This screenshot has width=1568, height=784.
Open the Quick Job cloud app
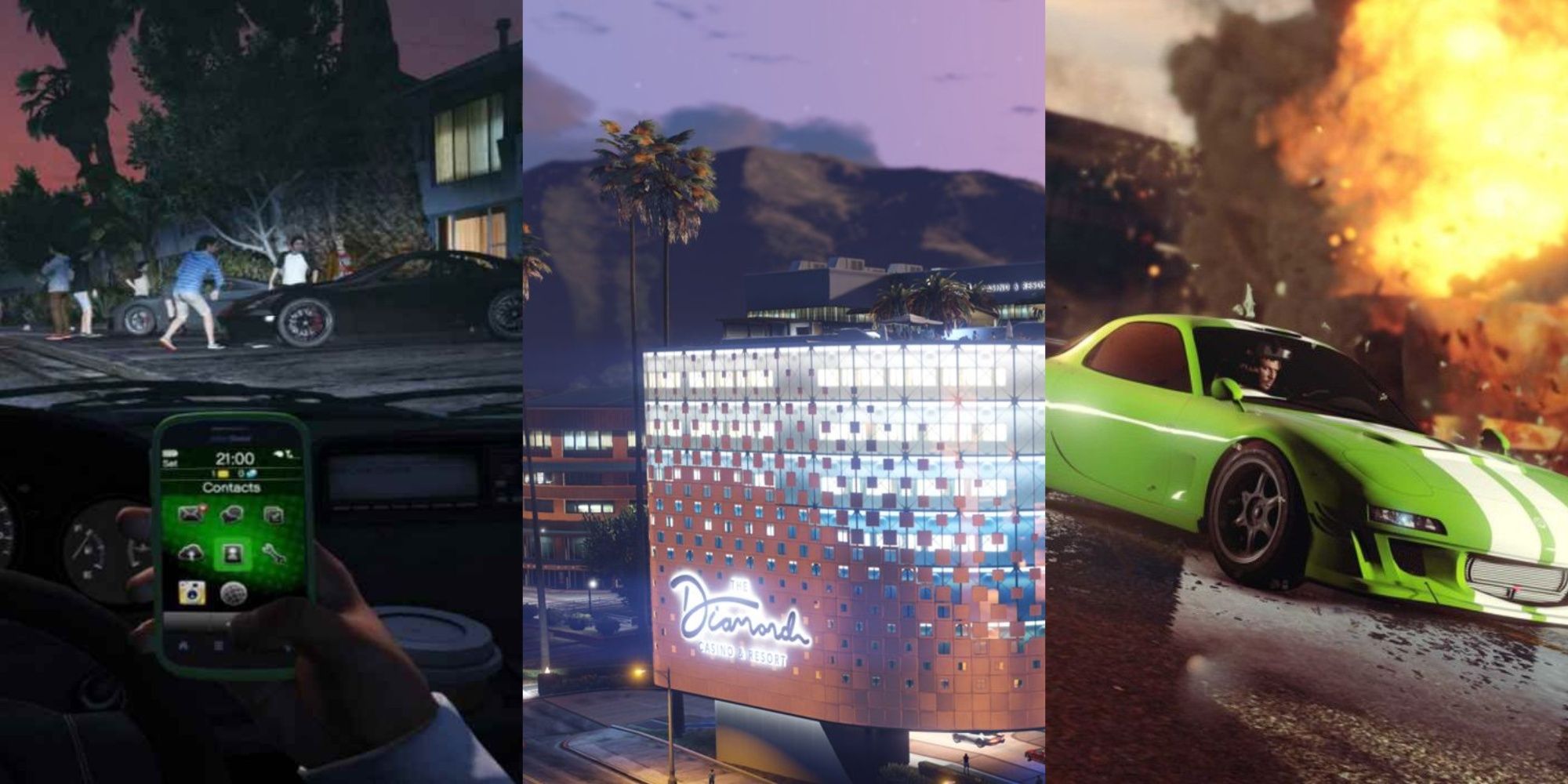191,554
